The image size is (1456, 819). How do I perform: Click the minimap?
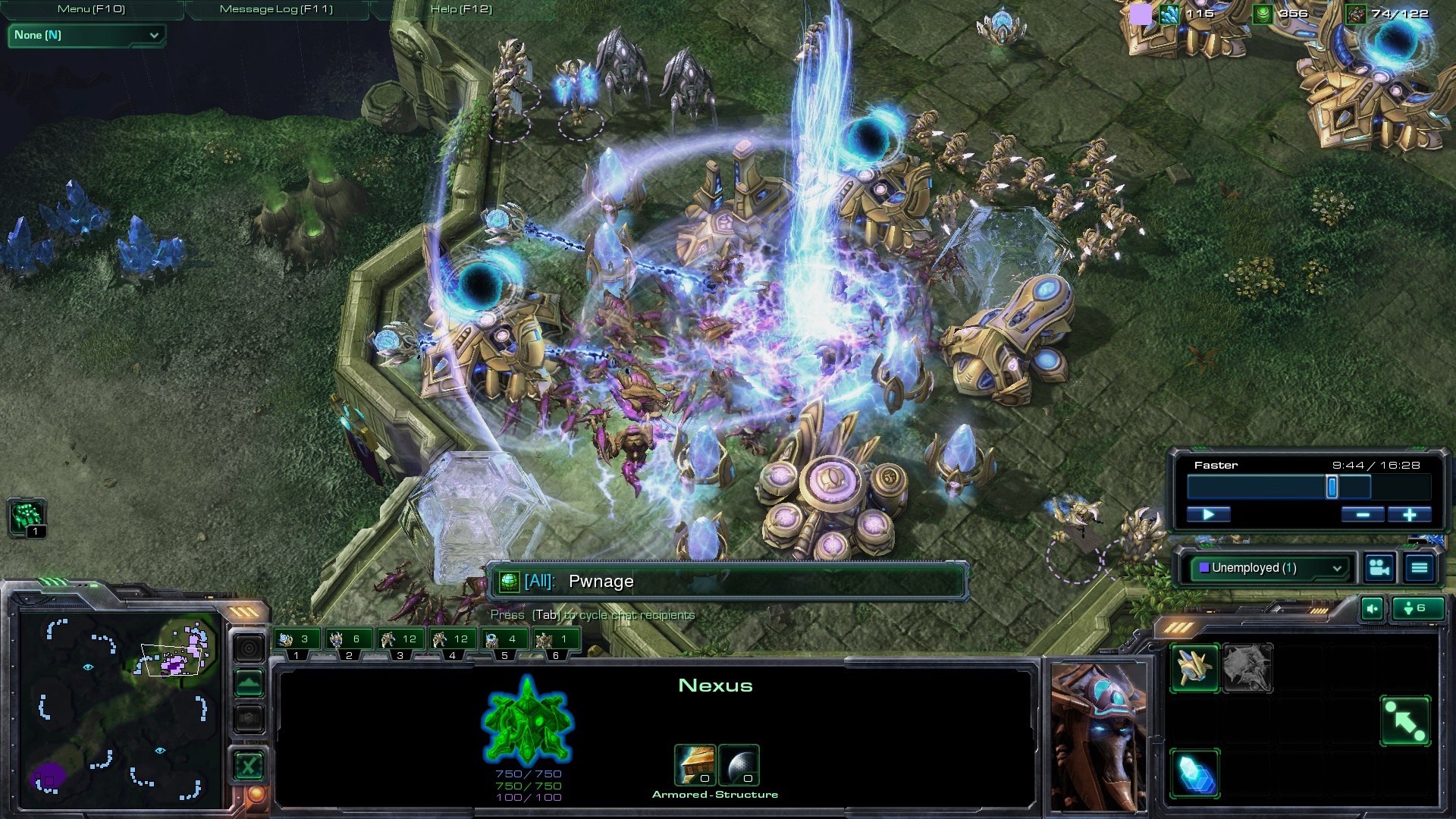[121, 705]
